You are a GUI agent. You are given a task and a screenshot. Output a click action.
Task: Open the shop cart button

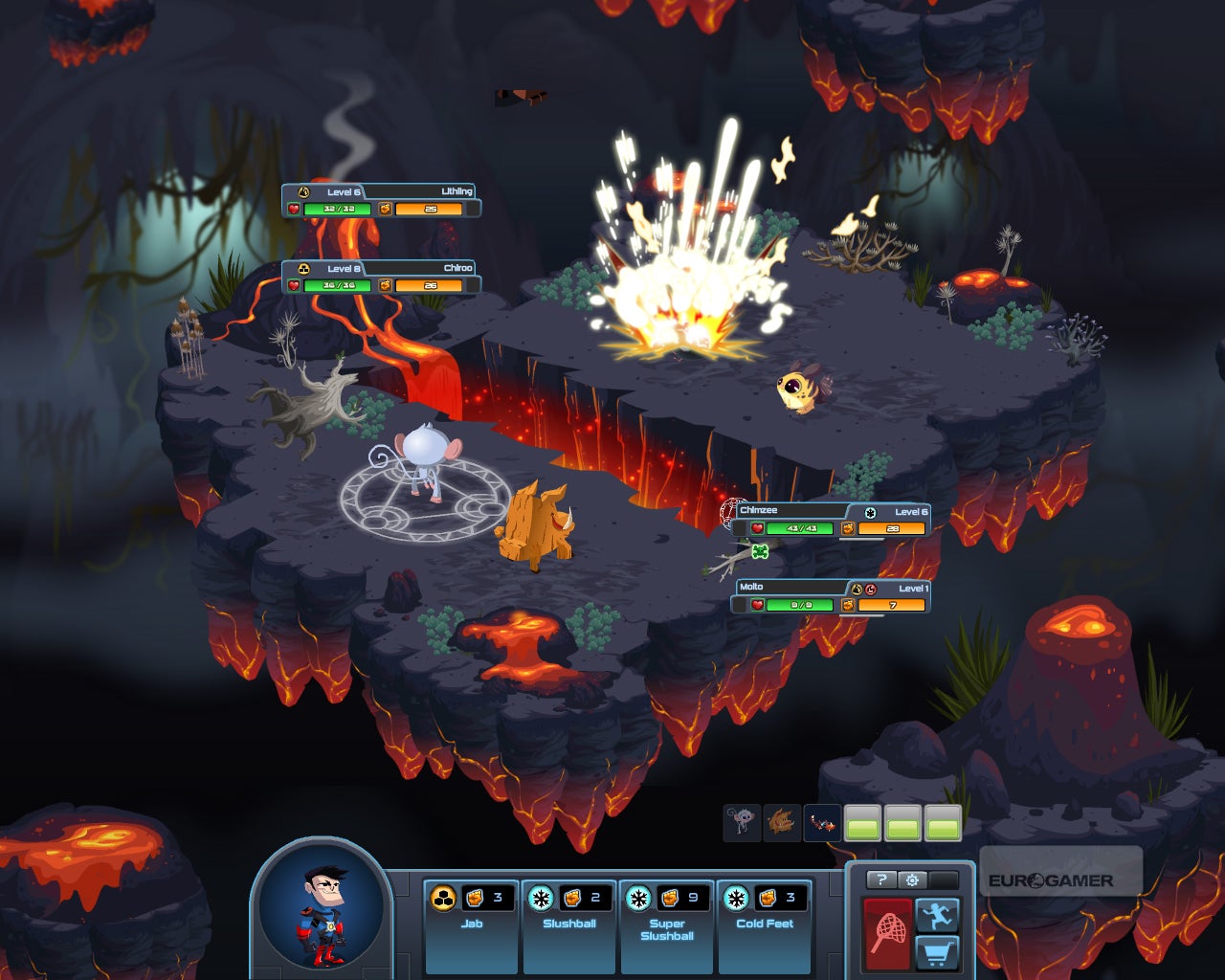pos(938,952)
